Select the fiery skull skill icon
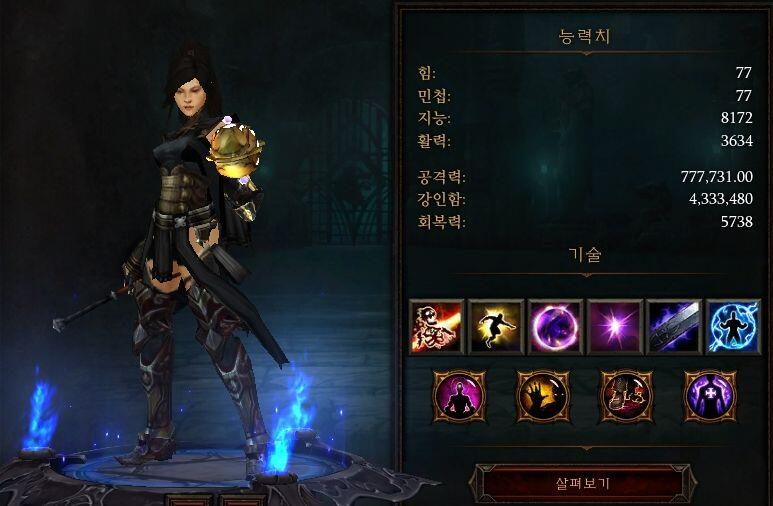Viewport: 773px width, 506px height. (x=436, y=326)
